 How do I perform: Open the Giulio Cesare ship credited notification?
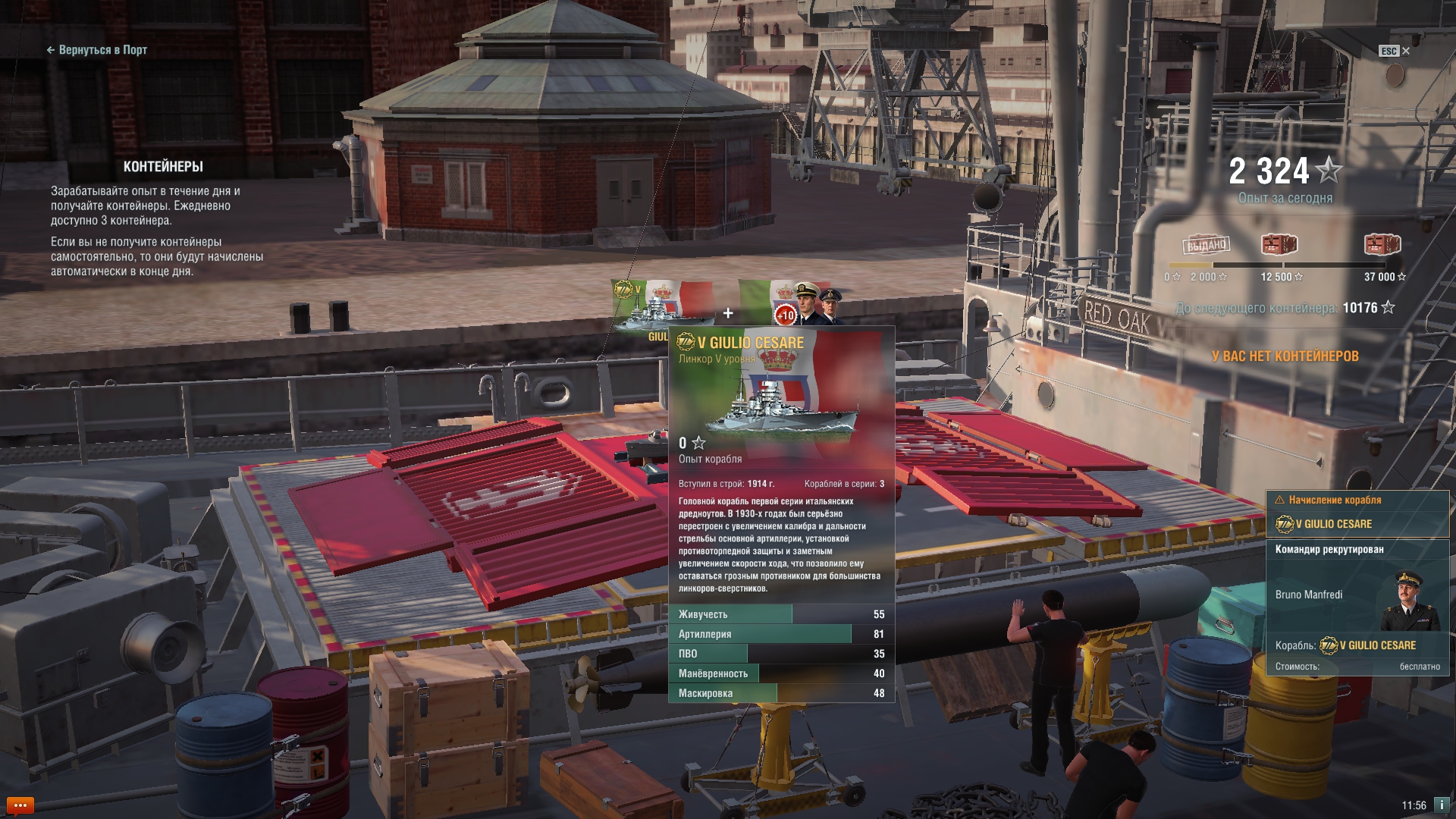pyautogui.click(x=1357, y=514)
